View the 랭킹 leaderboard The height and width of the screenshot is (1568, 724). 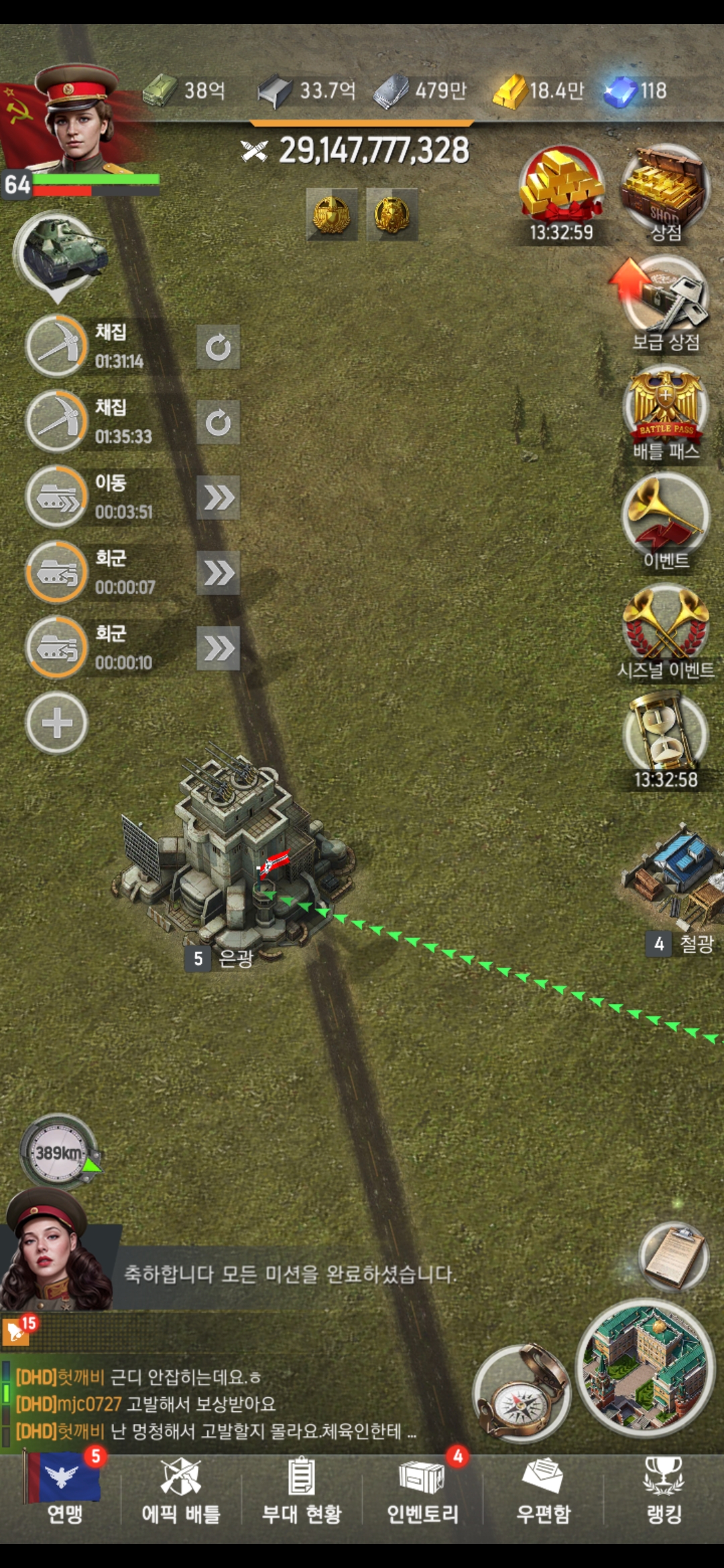(664, 1488)
